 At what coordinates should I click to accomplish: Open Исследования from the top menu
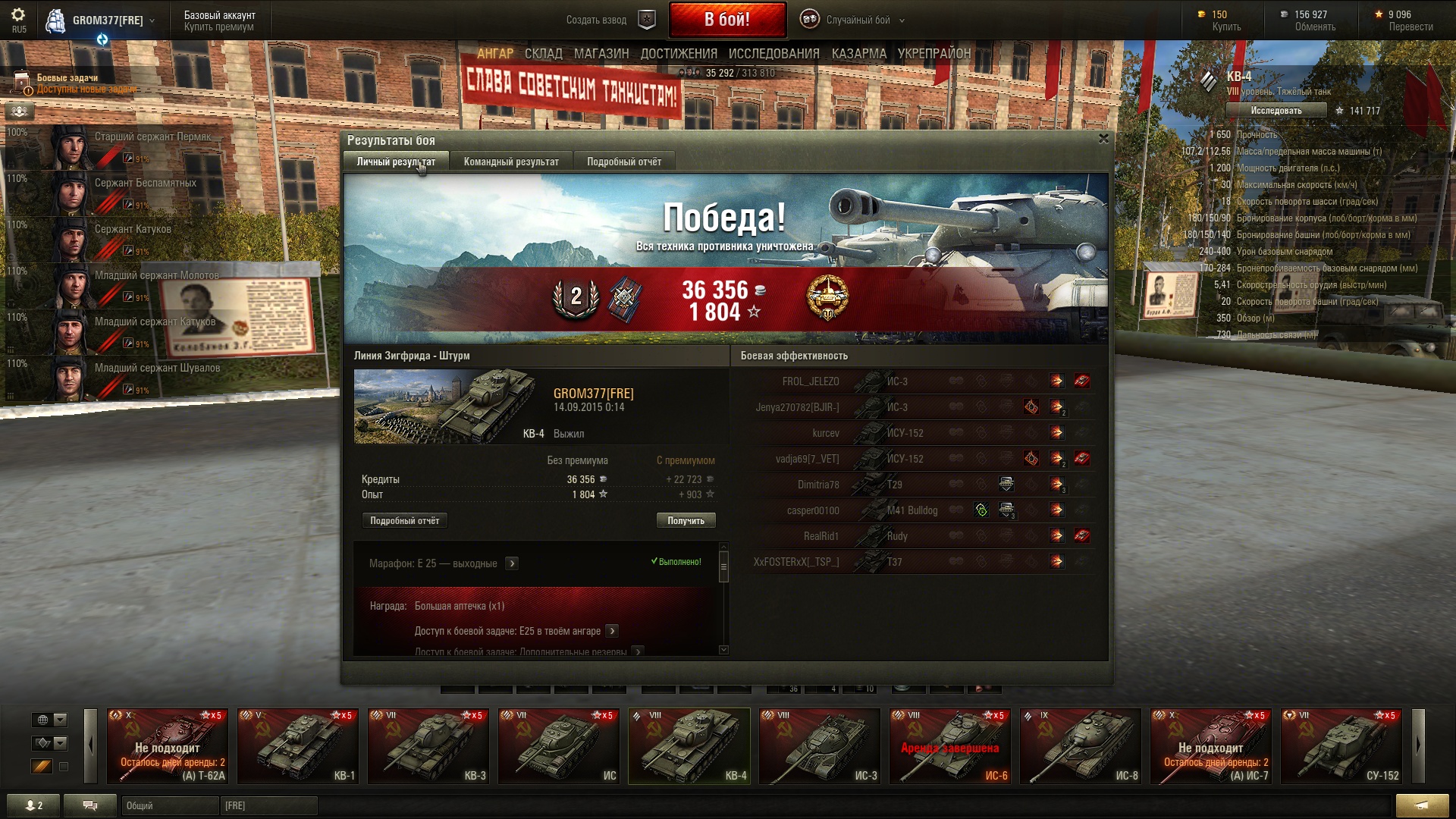pyautogui.click(x=773, y=54)
